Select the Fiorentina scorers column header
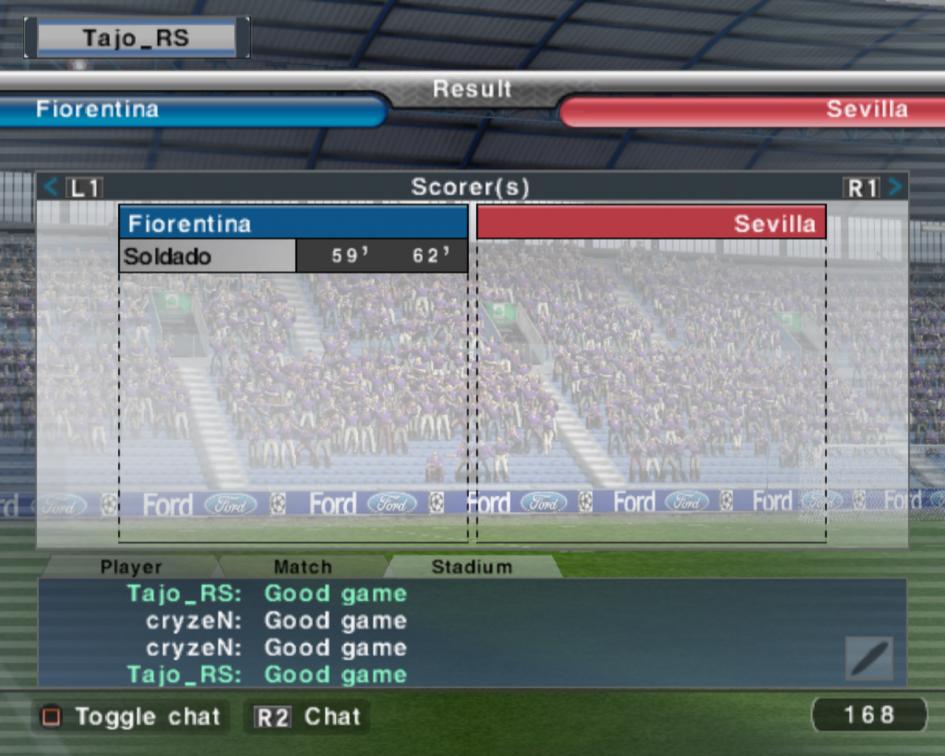 (293, 223)
